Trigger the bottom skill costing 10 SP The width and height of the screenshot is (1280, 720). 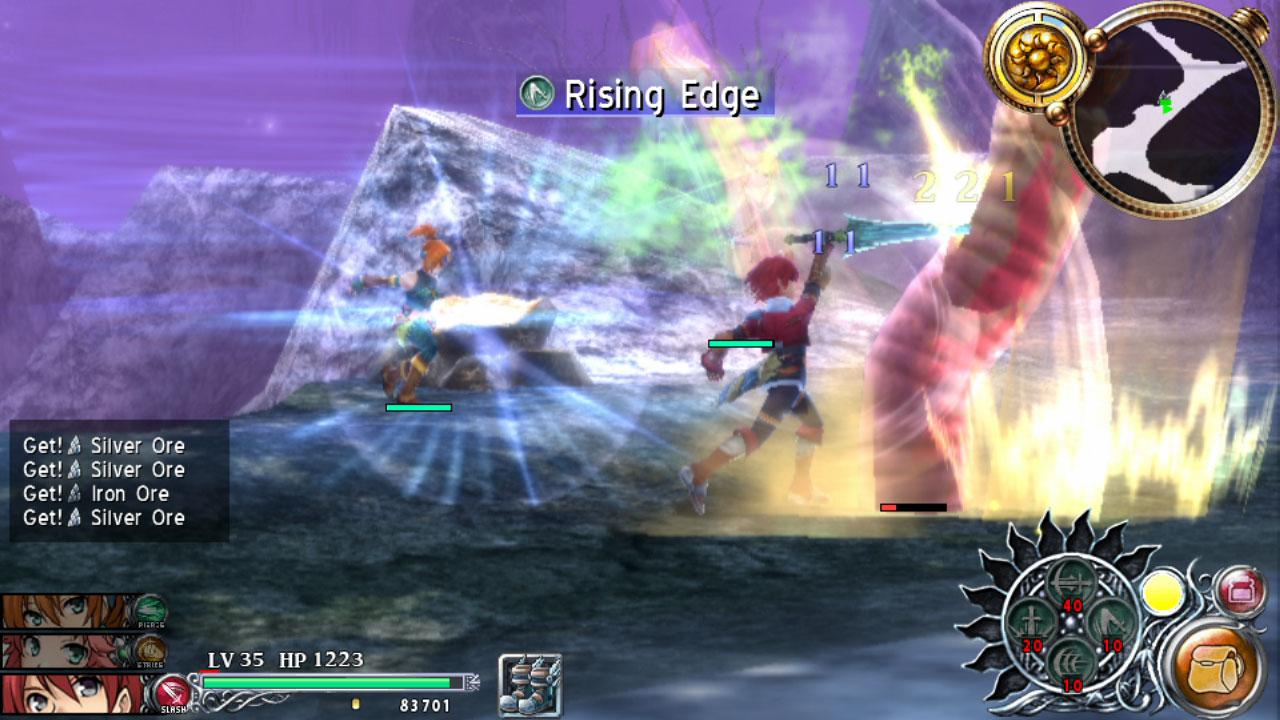click(x=1069, y=663)
